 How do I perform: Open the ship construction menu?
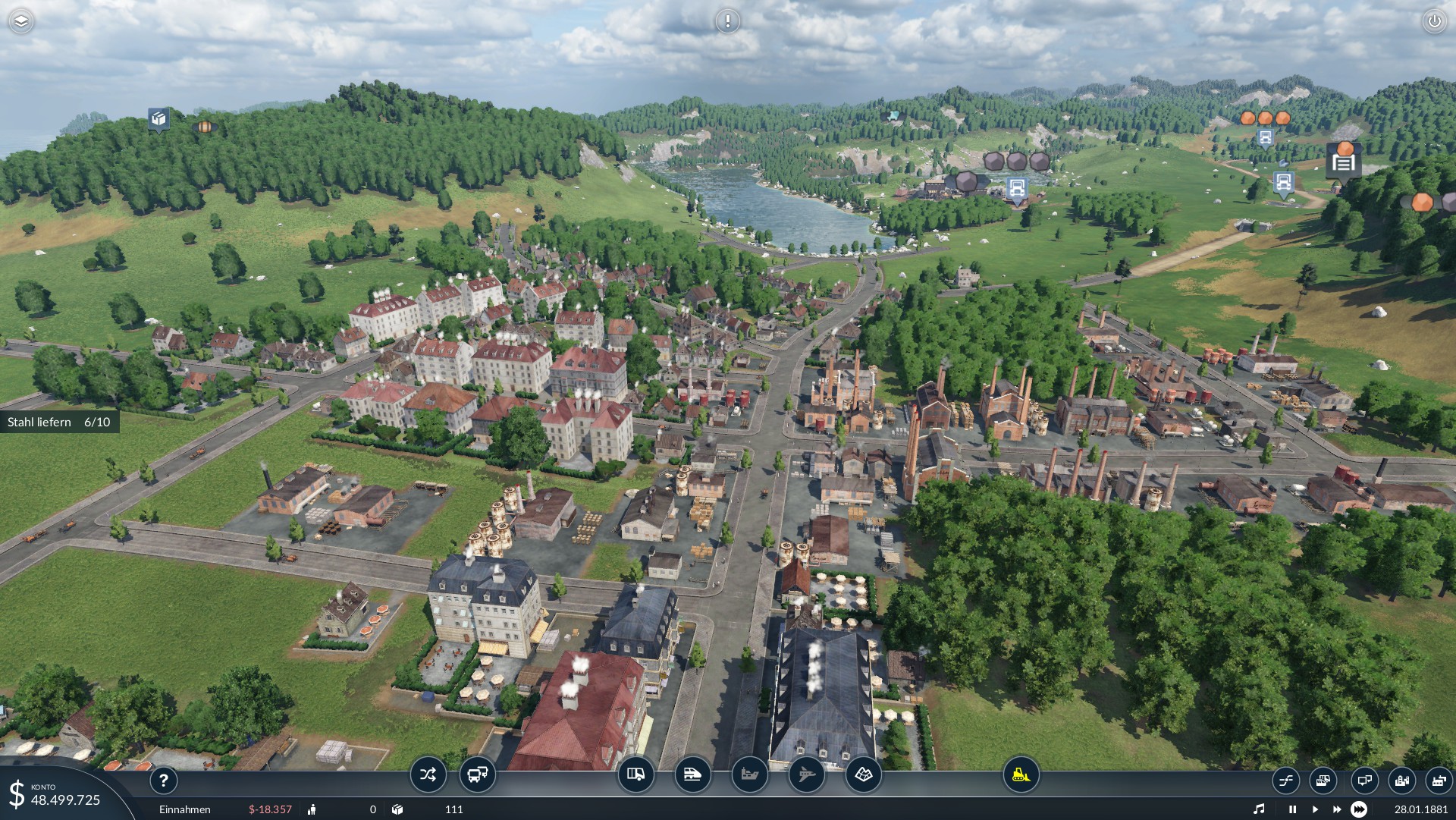(749, 774)
